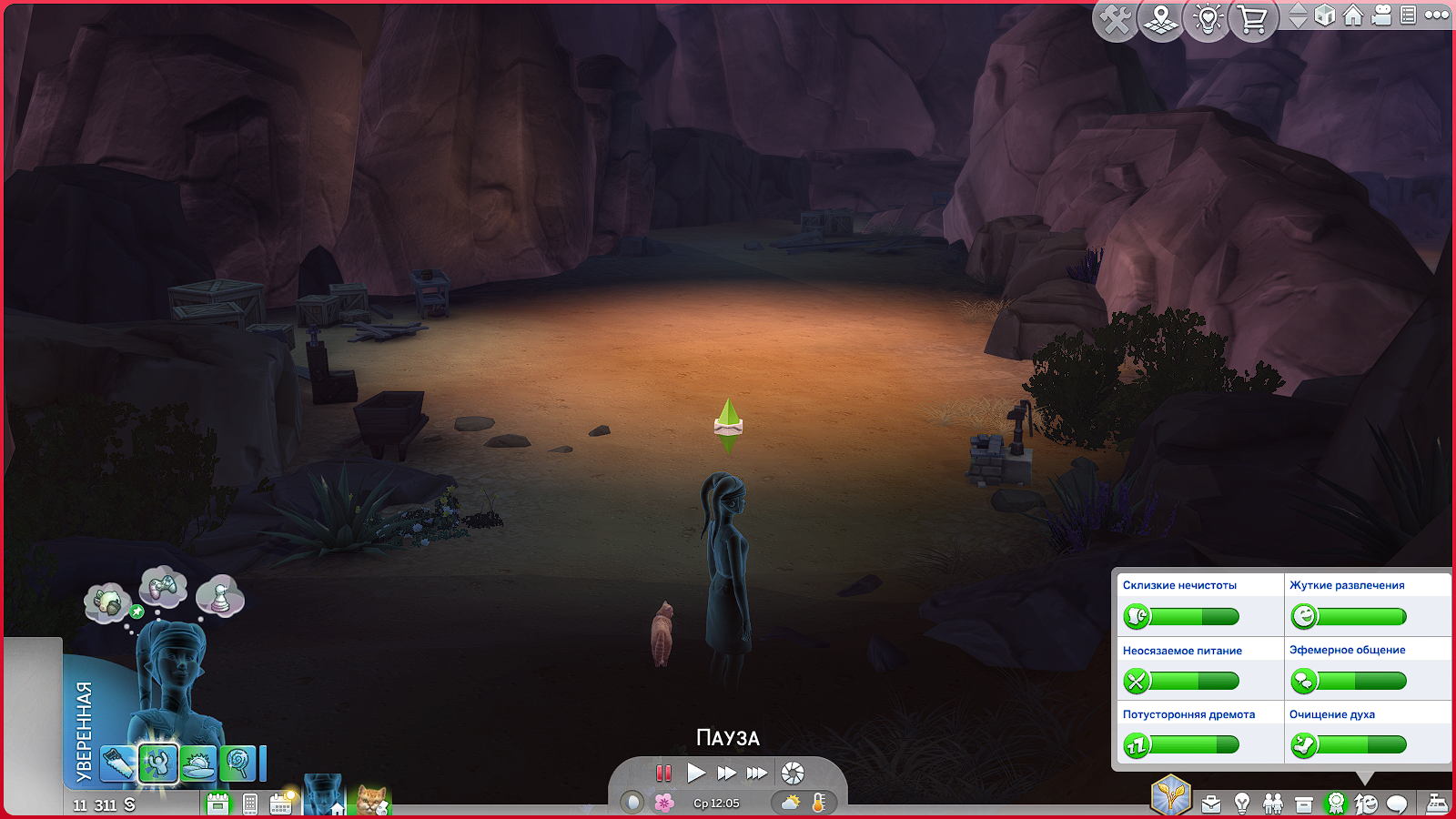
Task: Resume game at normal play speed
Action: click(x=696, y=773)
